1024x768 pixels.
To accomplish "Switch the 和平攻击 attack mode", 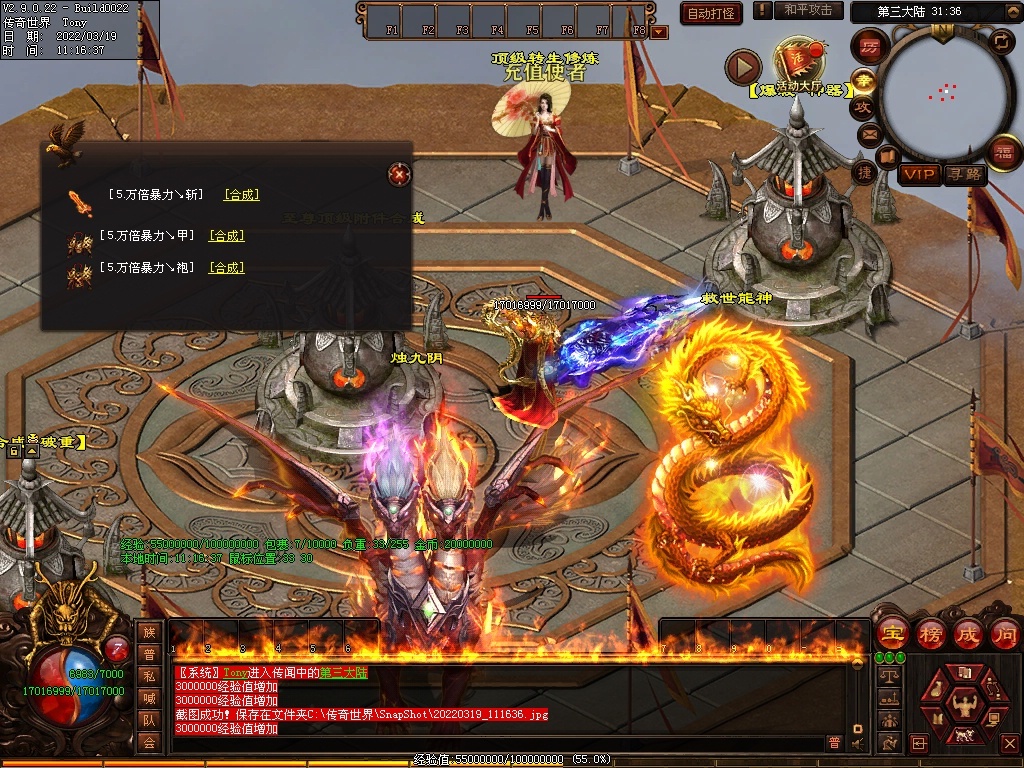I will pos(808,10).
